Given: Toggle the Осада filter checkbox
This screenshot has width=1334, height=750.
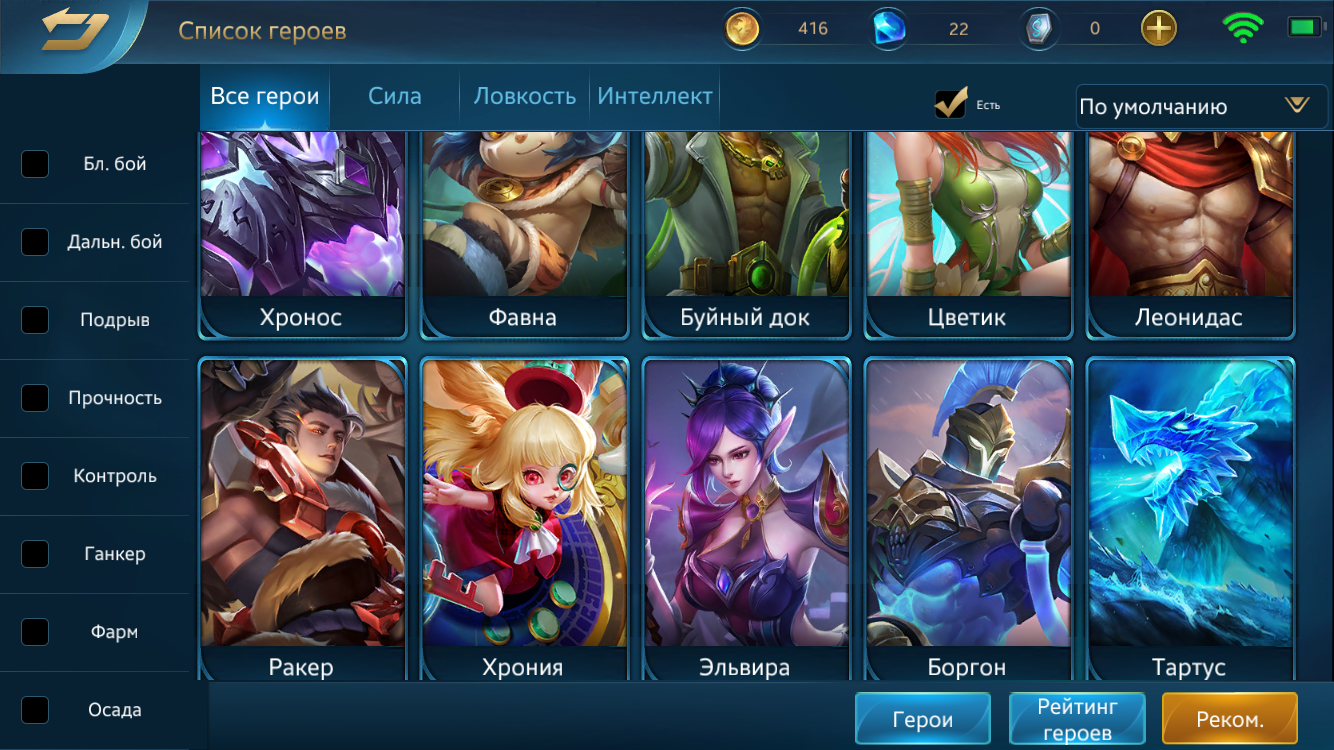Looking at the screenshot, I should click(x=35, y=709).
